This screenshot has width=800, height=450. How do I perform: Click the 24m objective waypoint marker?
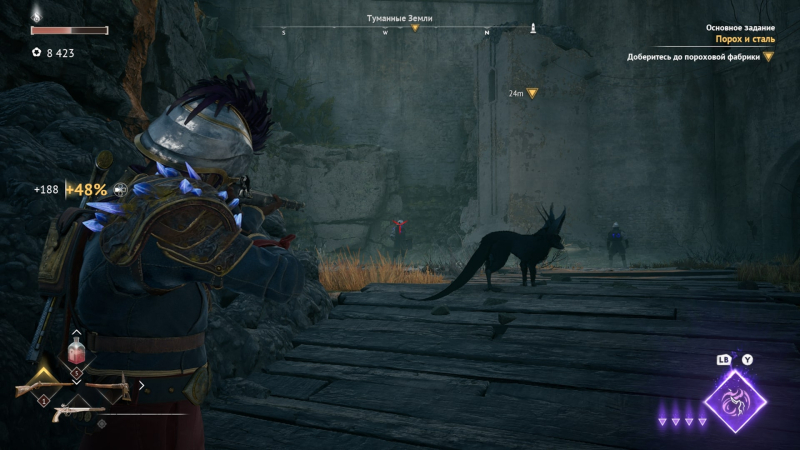click(x=532, y=93)
